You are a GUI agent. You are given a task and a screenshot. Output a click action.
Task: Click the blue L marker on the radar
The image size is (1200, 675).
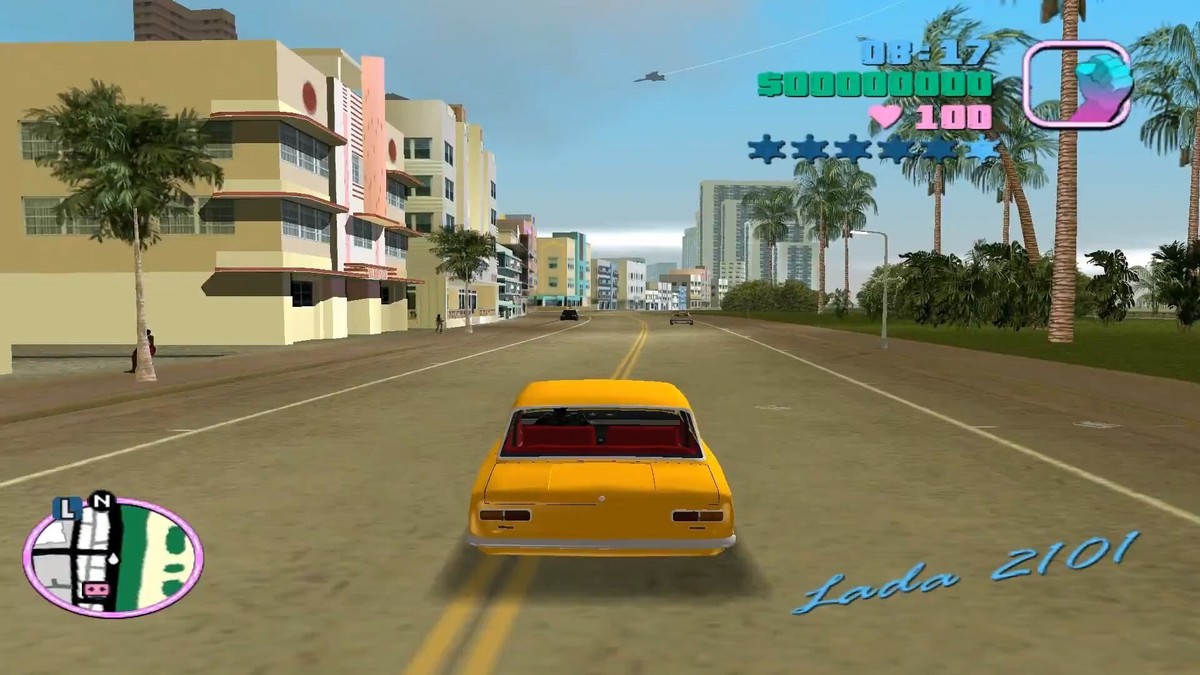click(x=69, y=509)
